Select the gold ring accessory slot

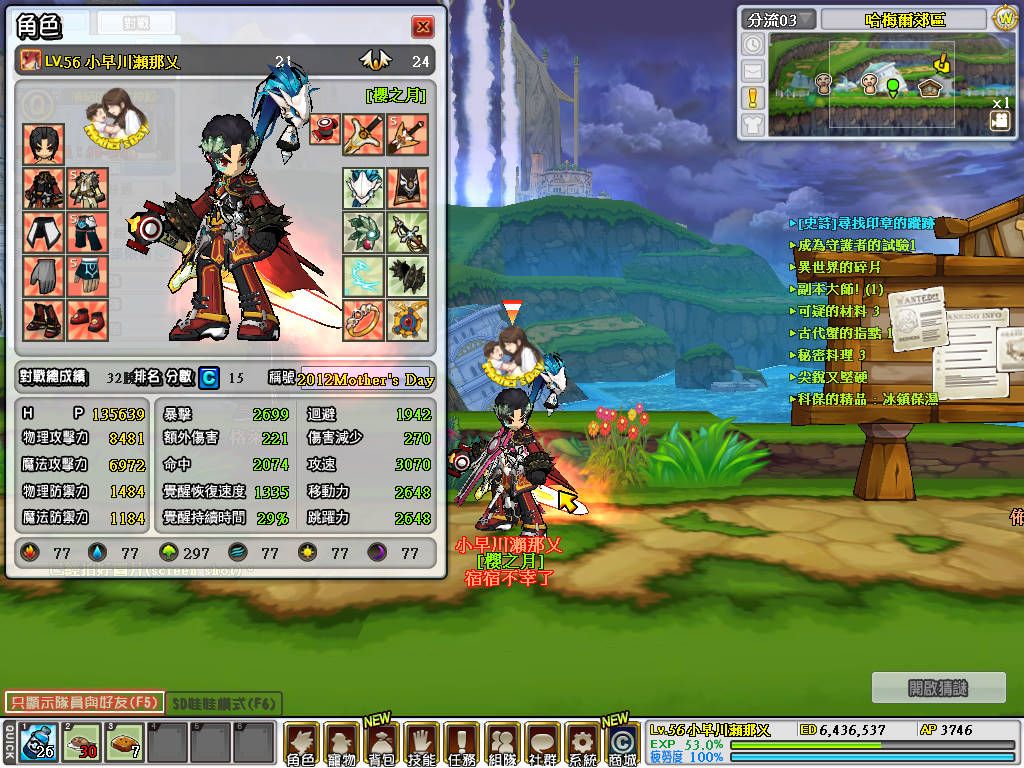(363, 320)
